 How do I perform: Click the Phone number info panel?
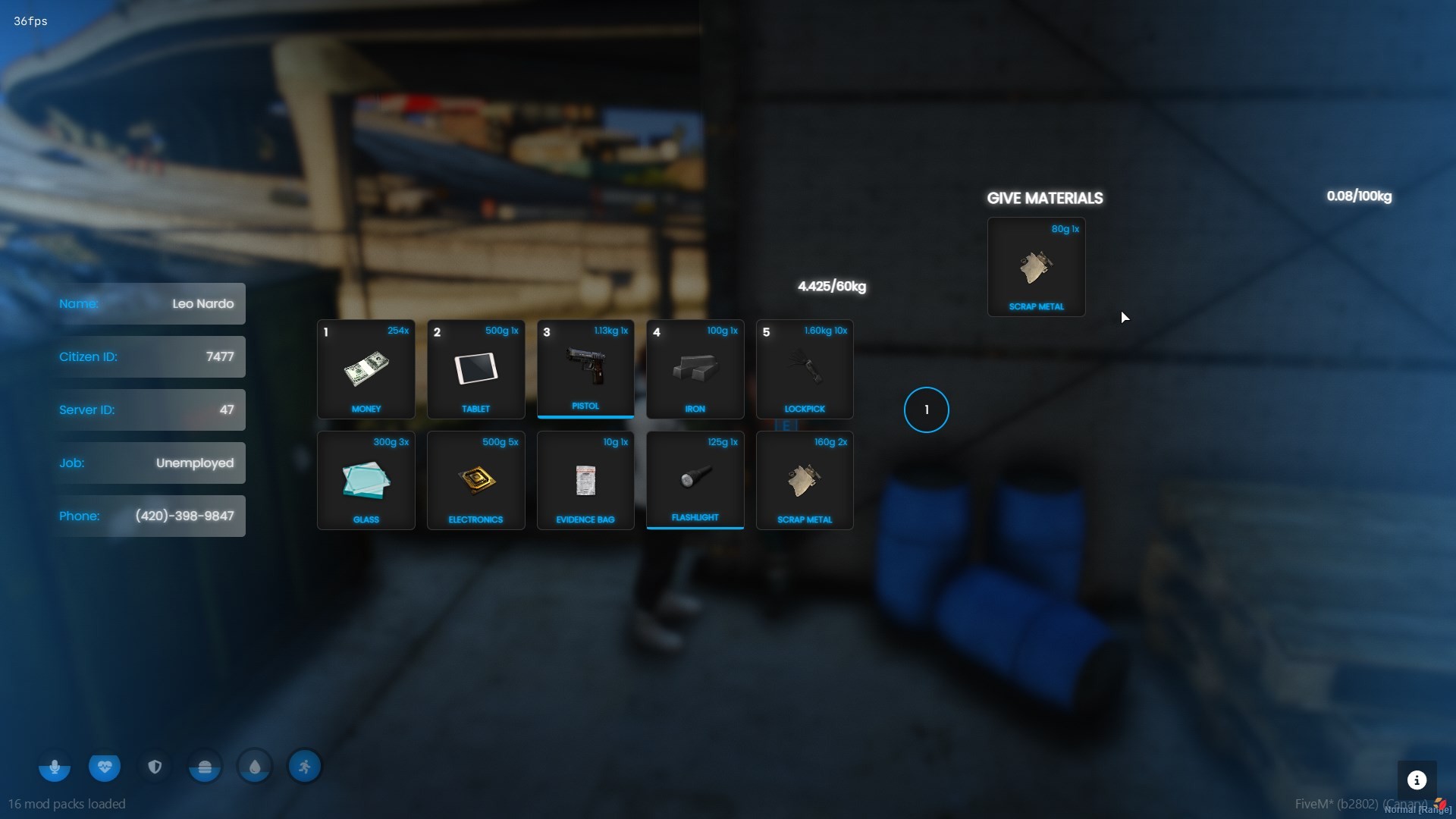(x=149, y=516)
